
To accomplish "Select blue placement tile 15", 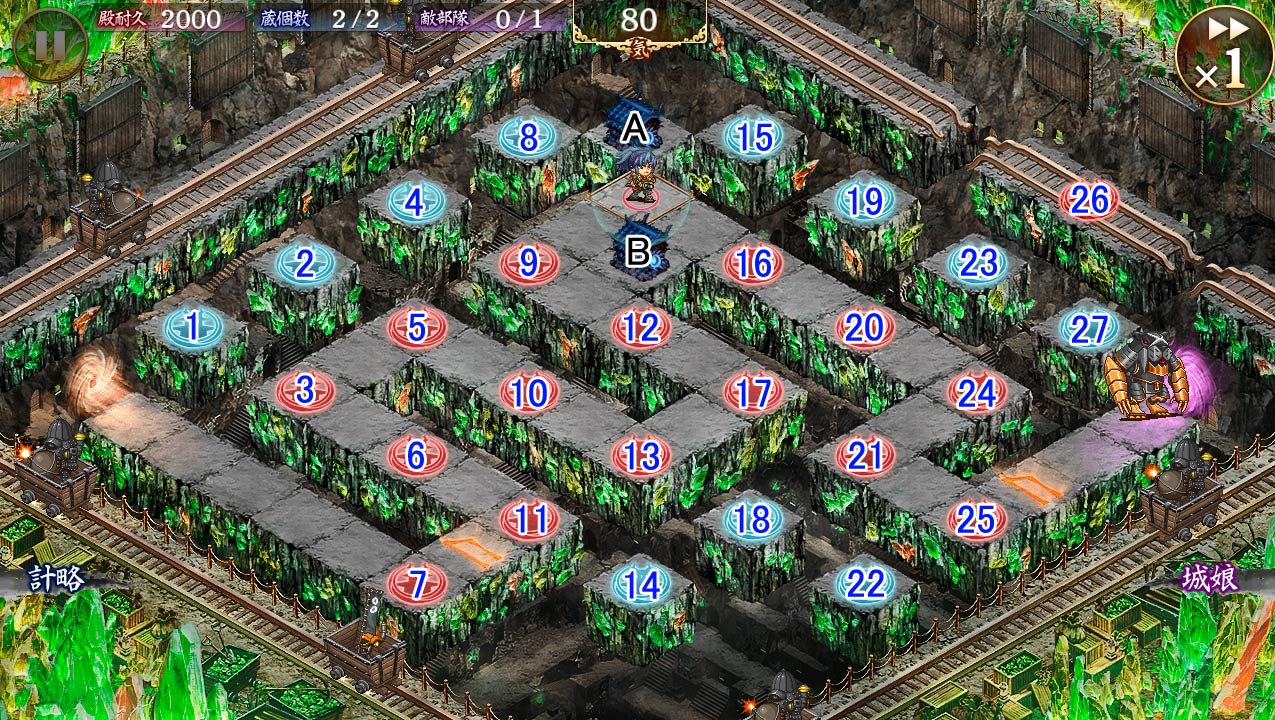I will [753, 138].
